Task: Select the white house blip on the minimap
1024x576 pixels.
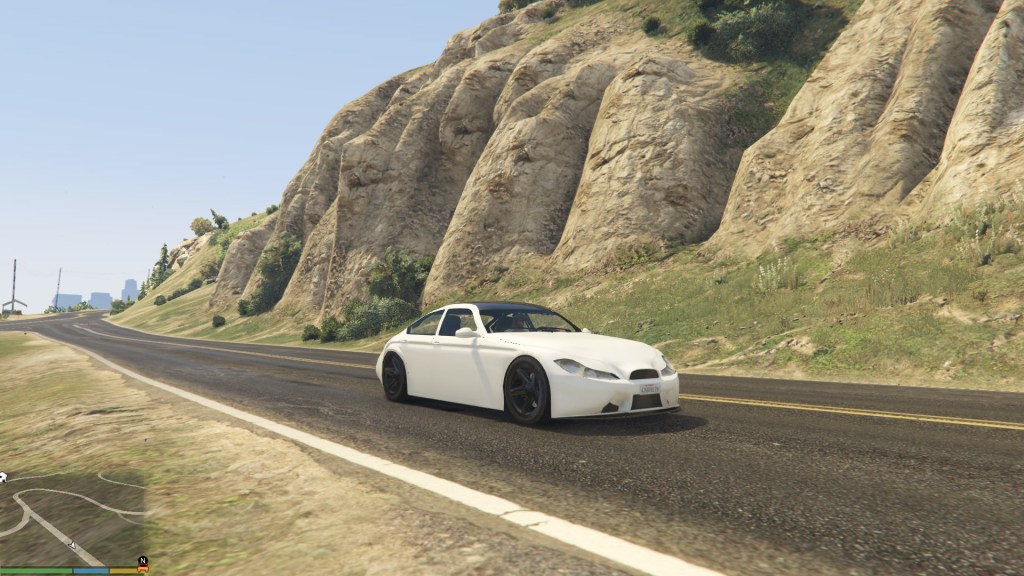Action: [3, 478]
